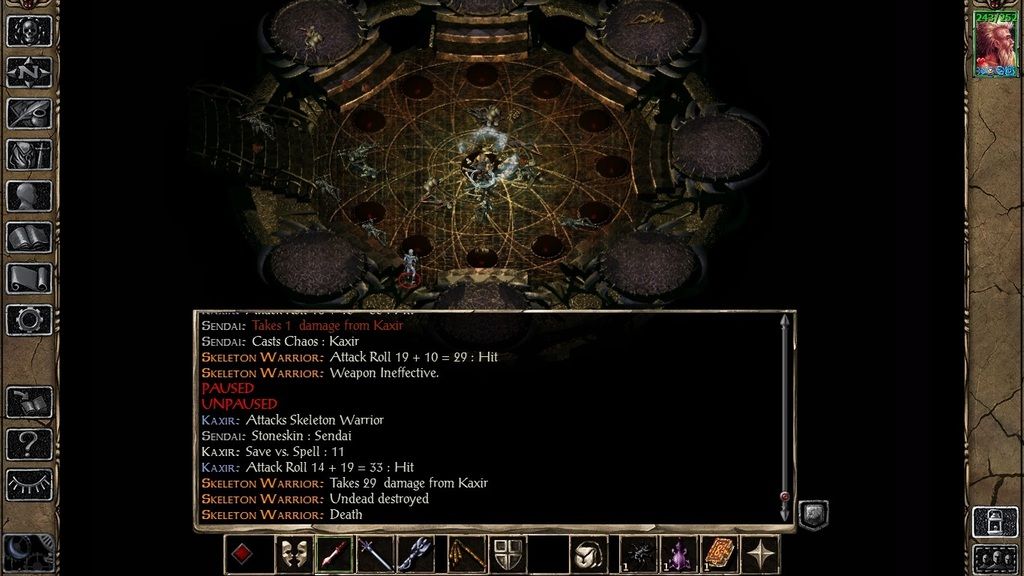1024x576 pixels.
Task: Click the question mark help button
Action: [29, 443]
